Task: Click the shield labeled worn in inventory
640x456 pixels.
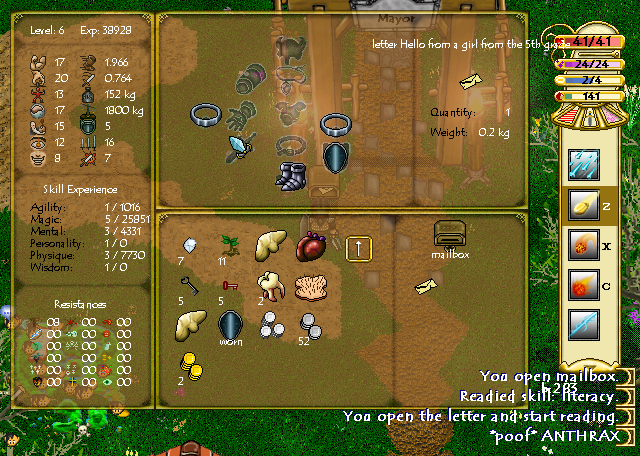Action: point(231,324)
